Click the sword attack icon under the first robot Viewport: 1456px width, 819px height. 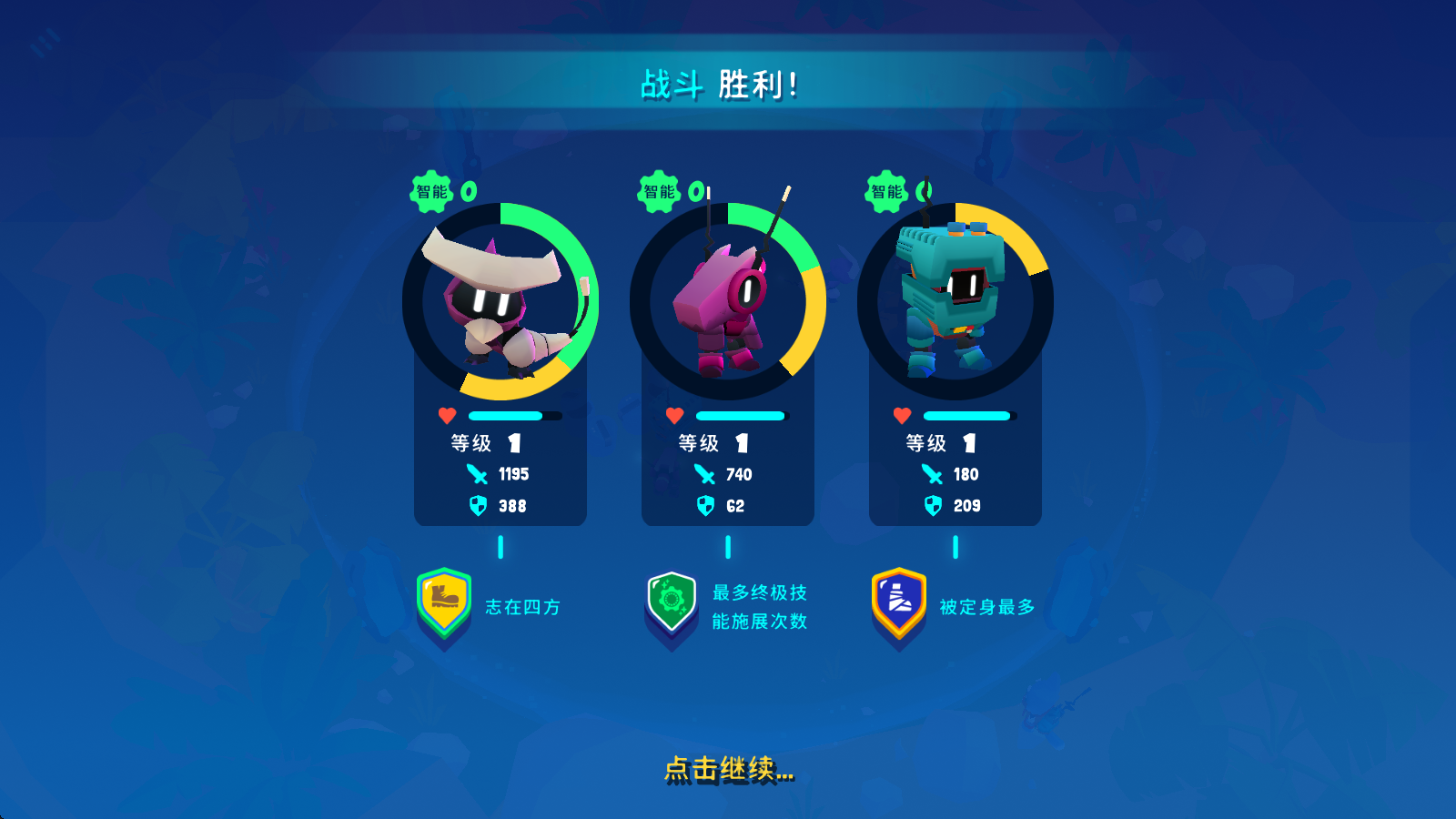click(x=476, y=474)
